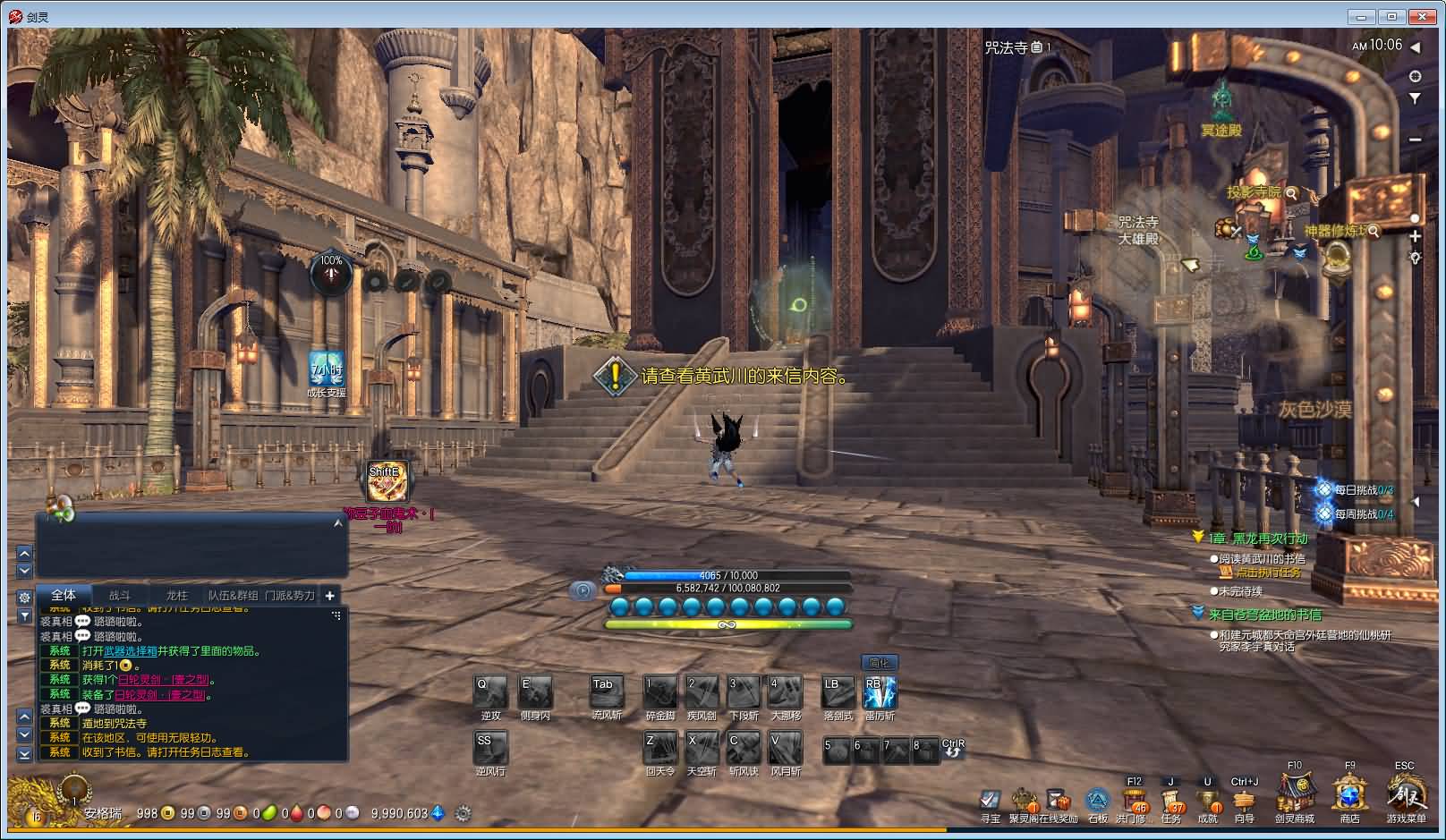Close the game window
The height and width of the screenshot is (840, 1446).
(x=1422, y=16)
